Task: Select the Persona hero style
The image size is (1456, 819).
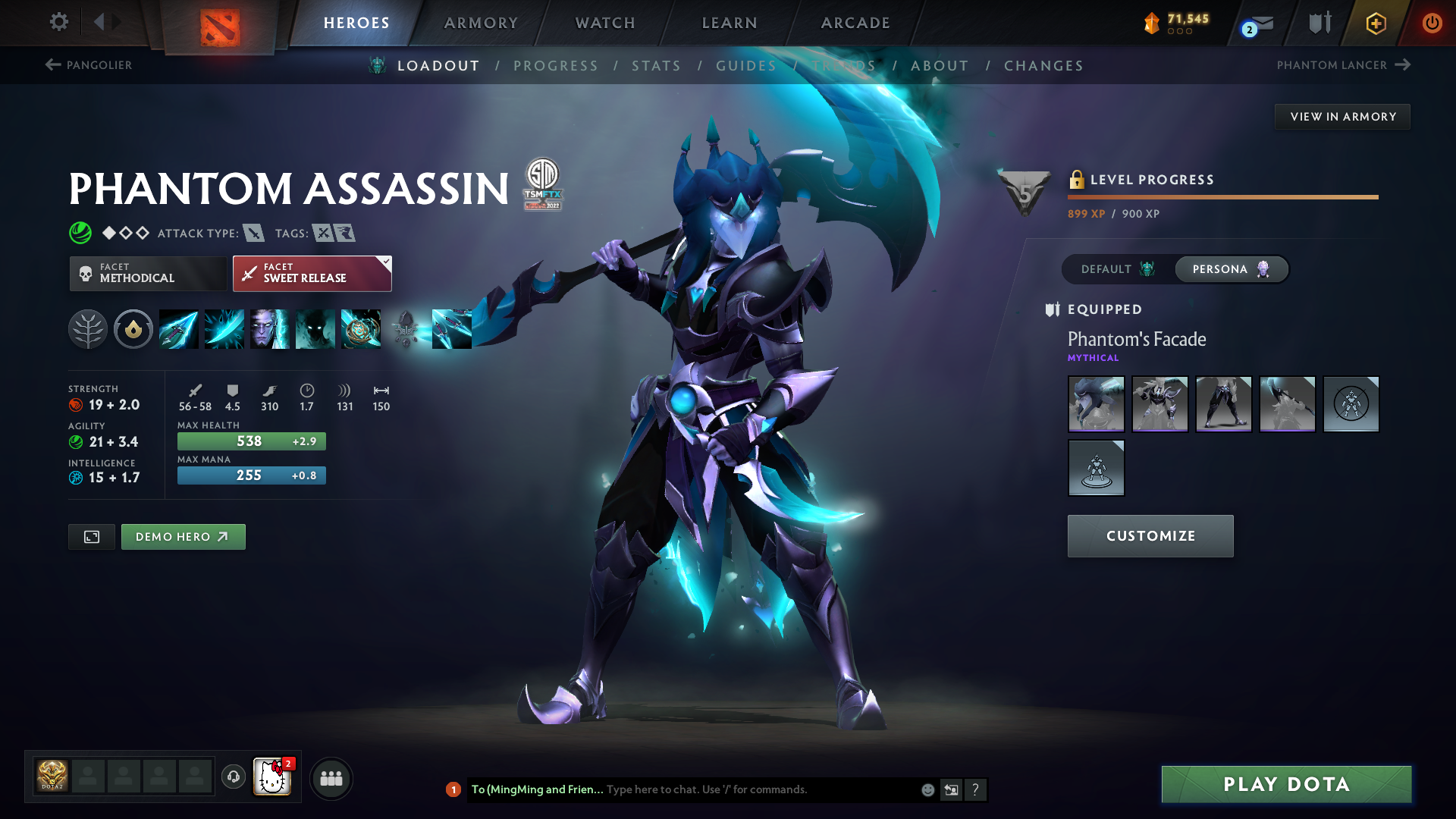Action: tap(1230, 269)
